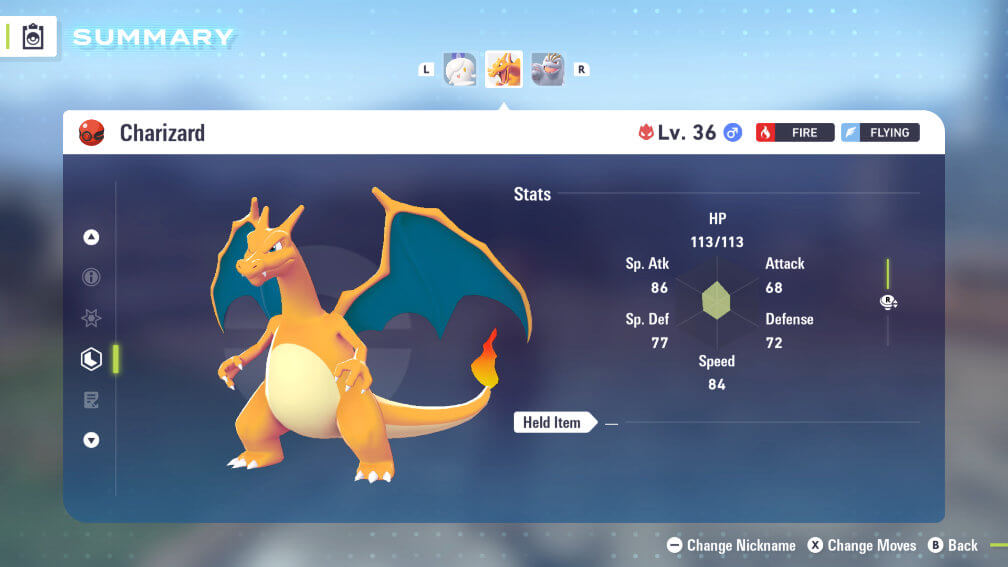Screen dimensions: 1008x567
Task: Select the hexagon stats page tab
Action: [91, 360]
